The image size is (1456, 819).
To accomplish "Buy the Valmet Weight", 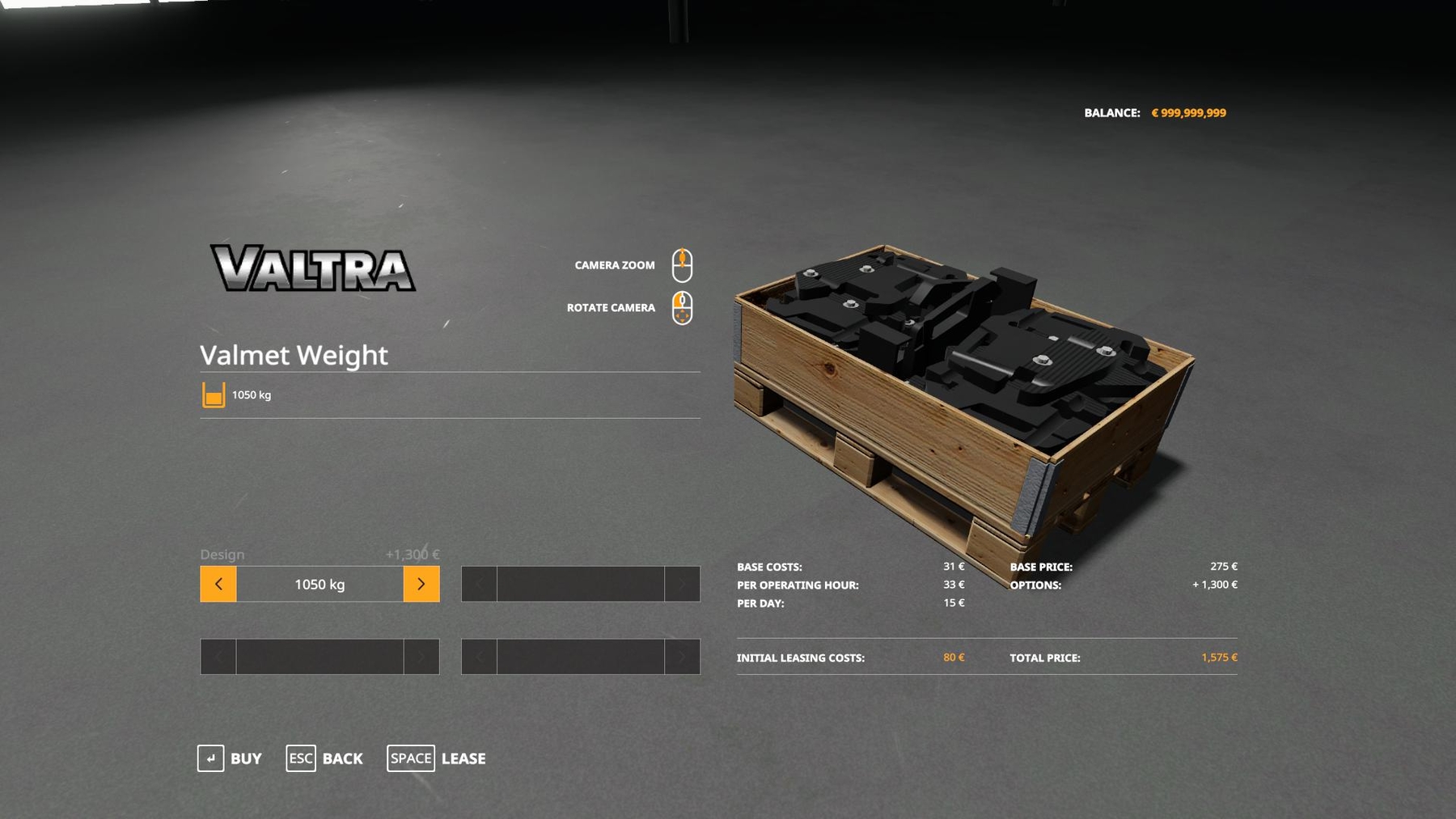I will (x=230, y=758).
